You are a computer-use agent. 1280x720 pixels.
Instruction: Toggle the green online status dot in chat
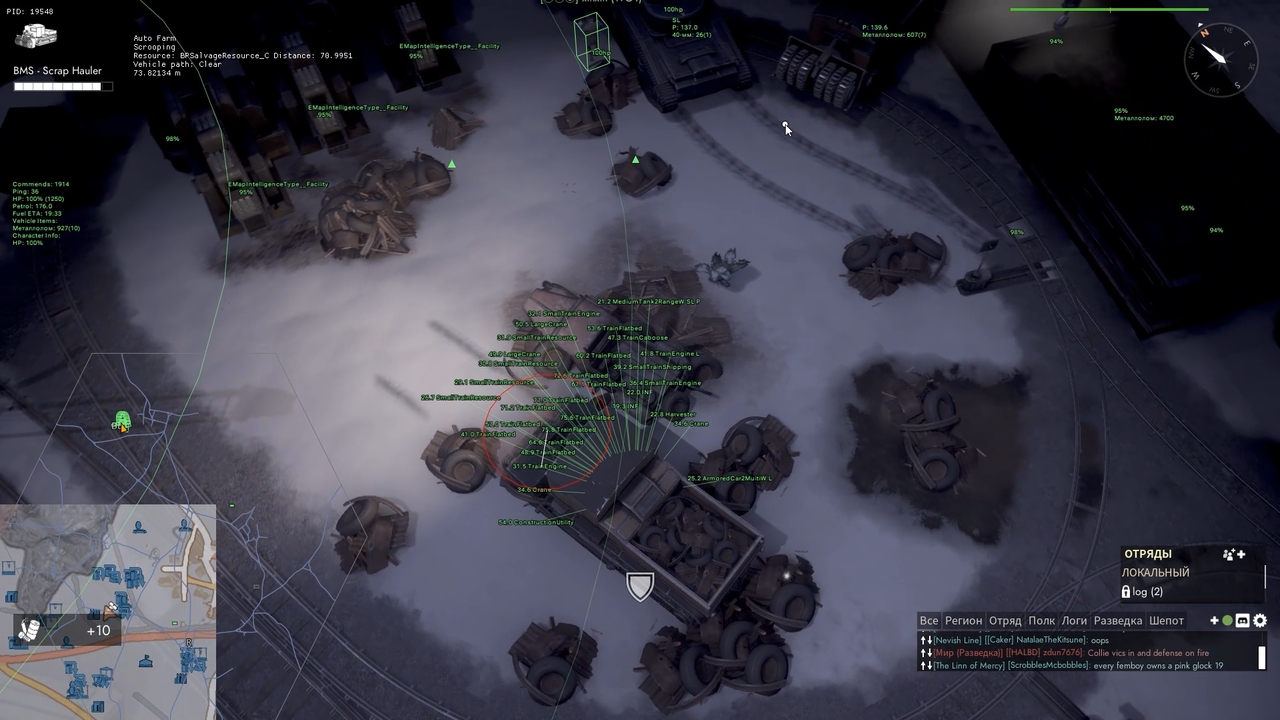1227,621
